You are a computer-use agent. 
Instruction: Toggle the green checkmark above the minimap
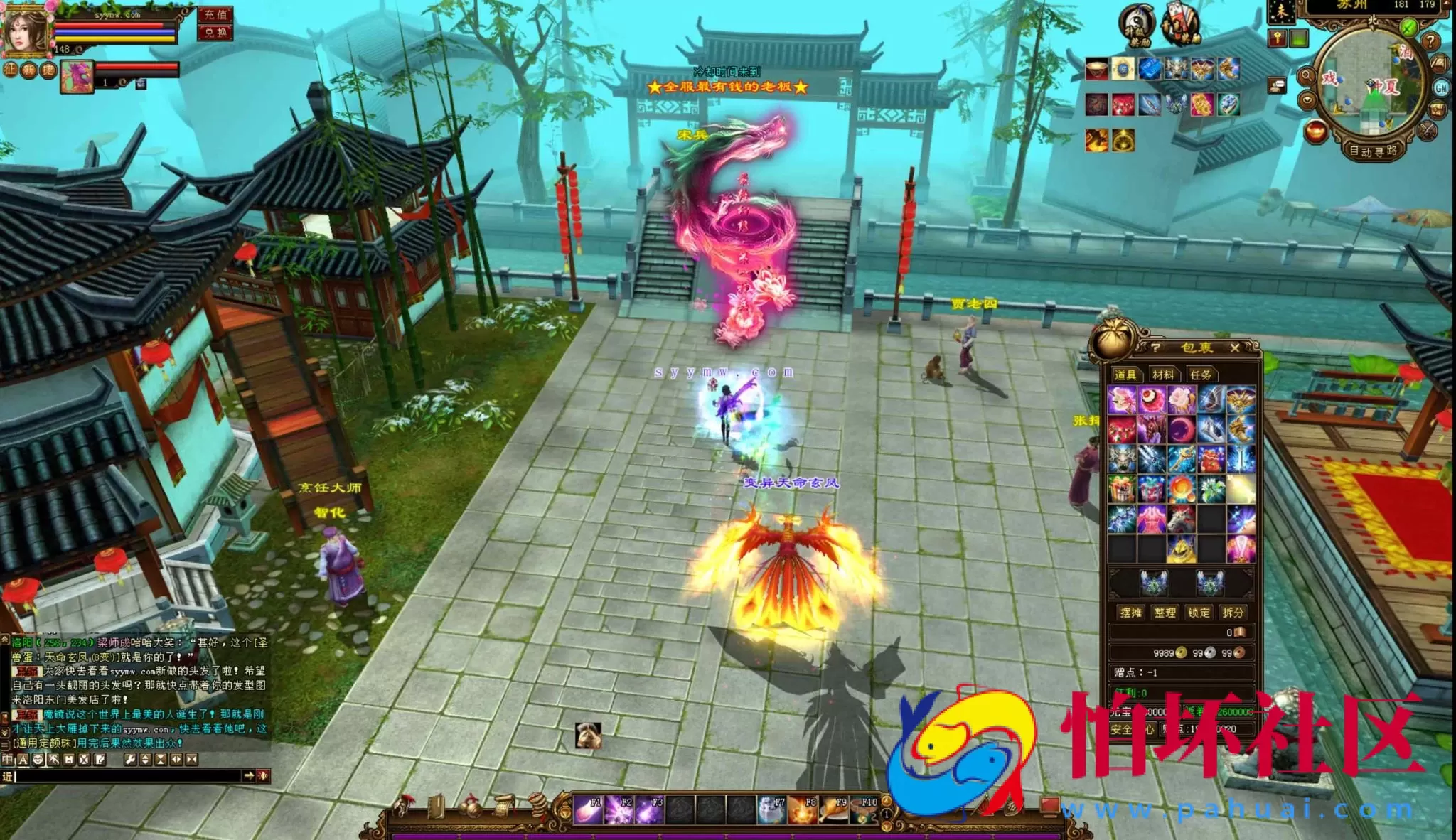1409,26
